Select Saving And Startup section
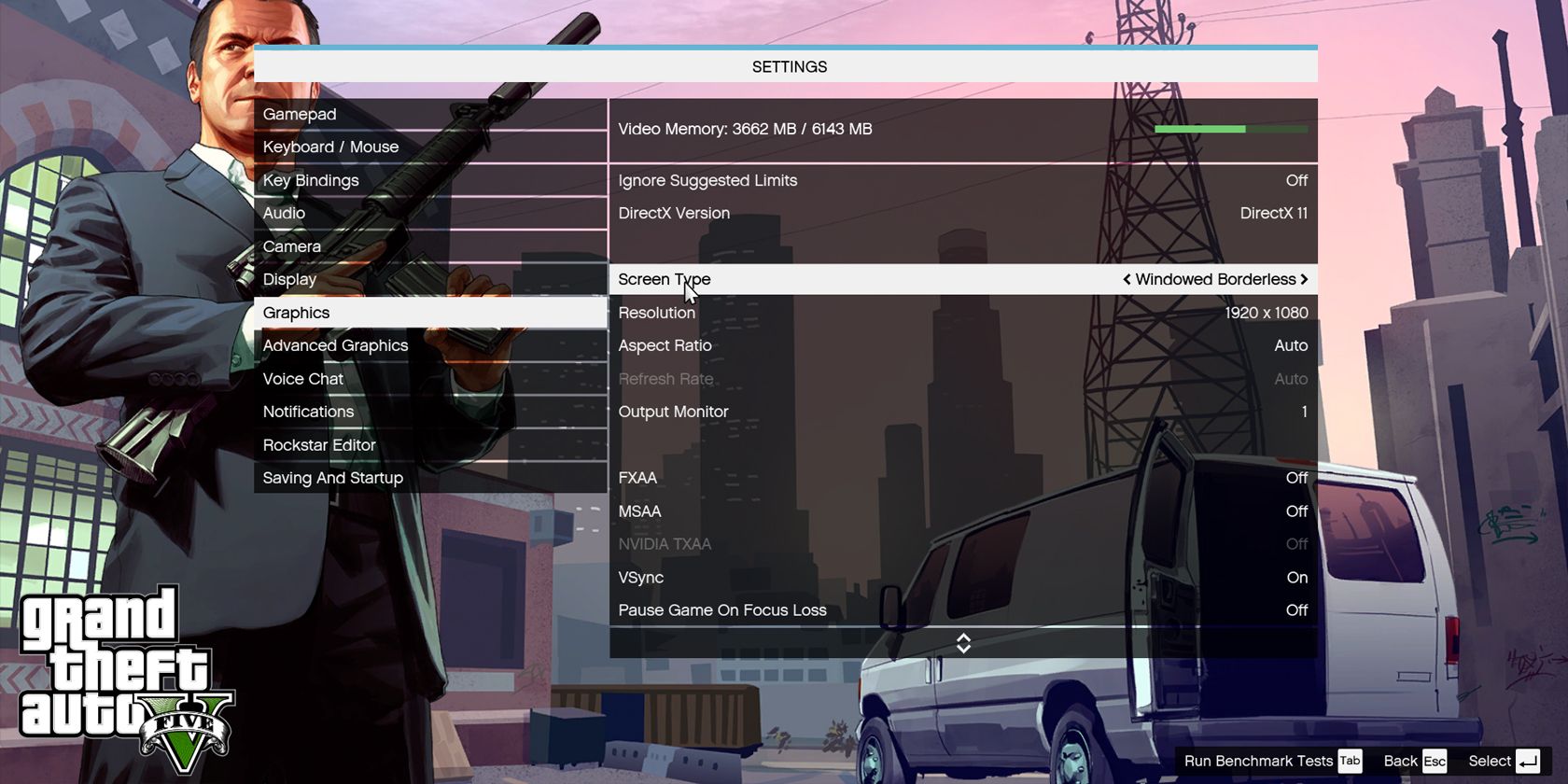Screen dimensions: 1568x784 click(331, 477)
